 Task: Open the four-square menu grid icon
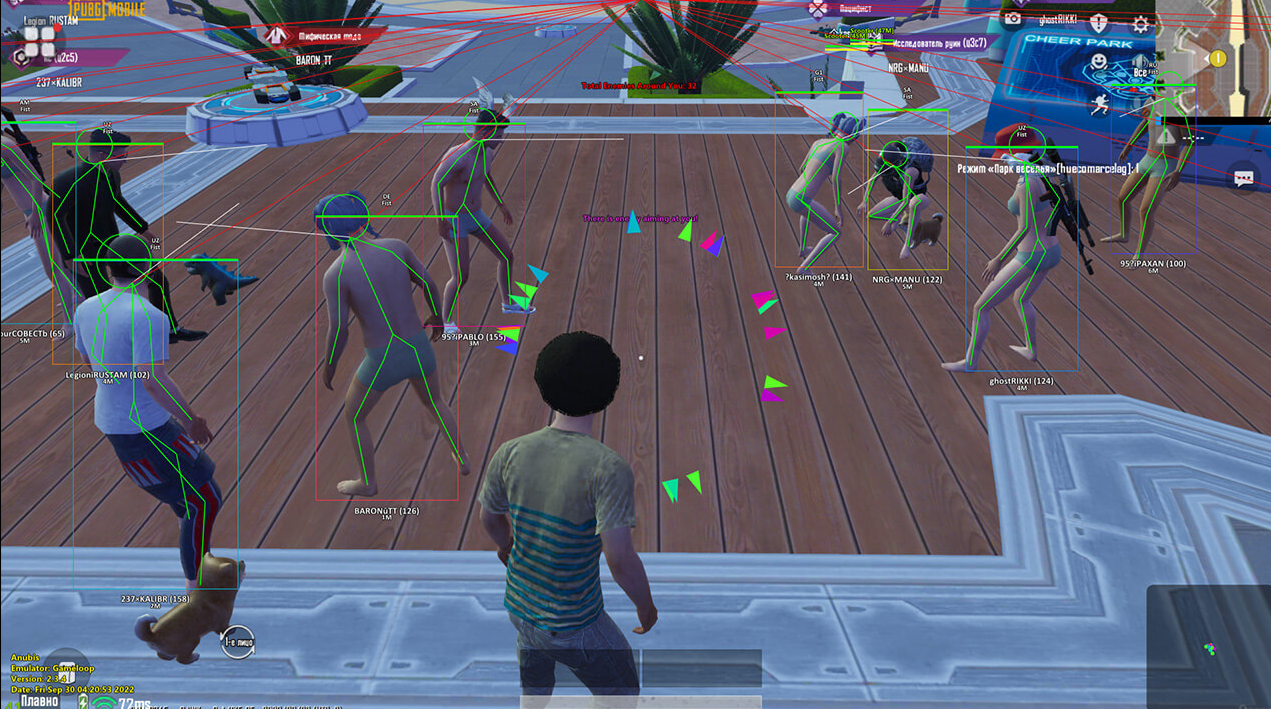click(x=40, y=40)
